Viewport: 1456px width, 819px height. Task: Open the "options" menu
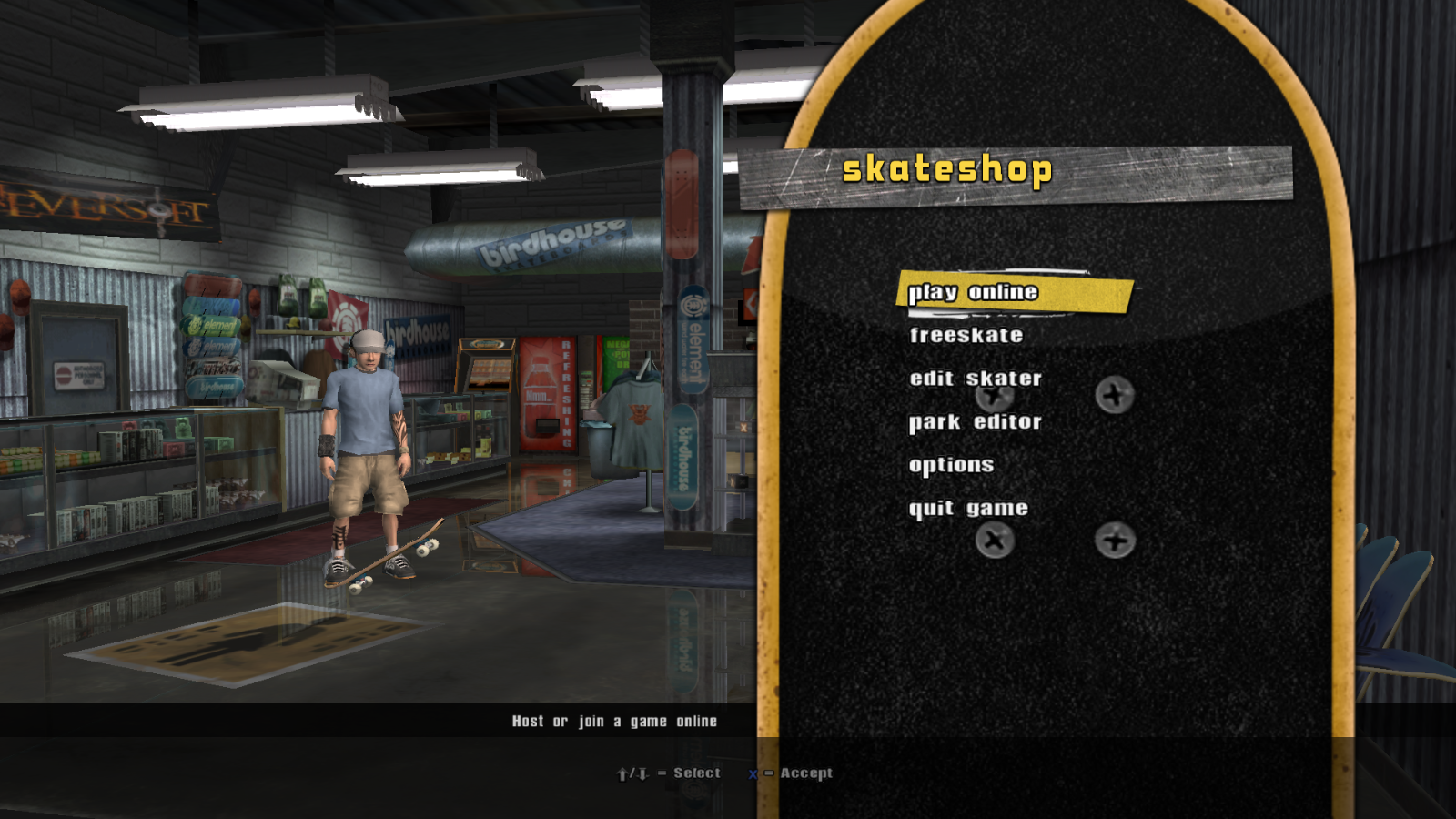(952, 464)
